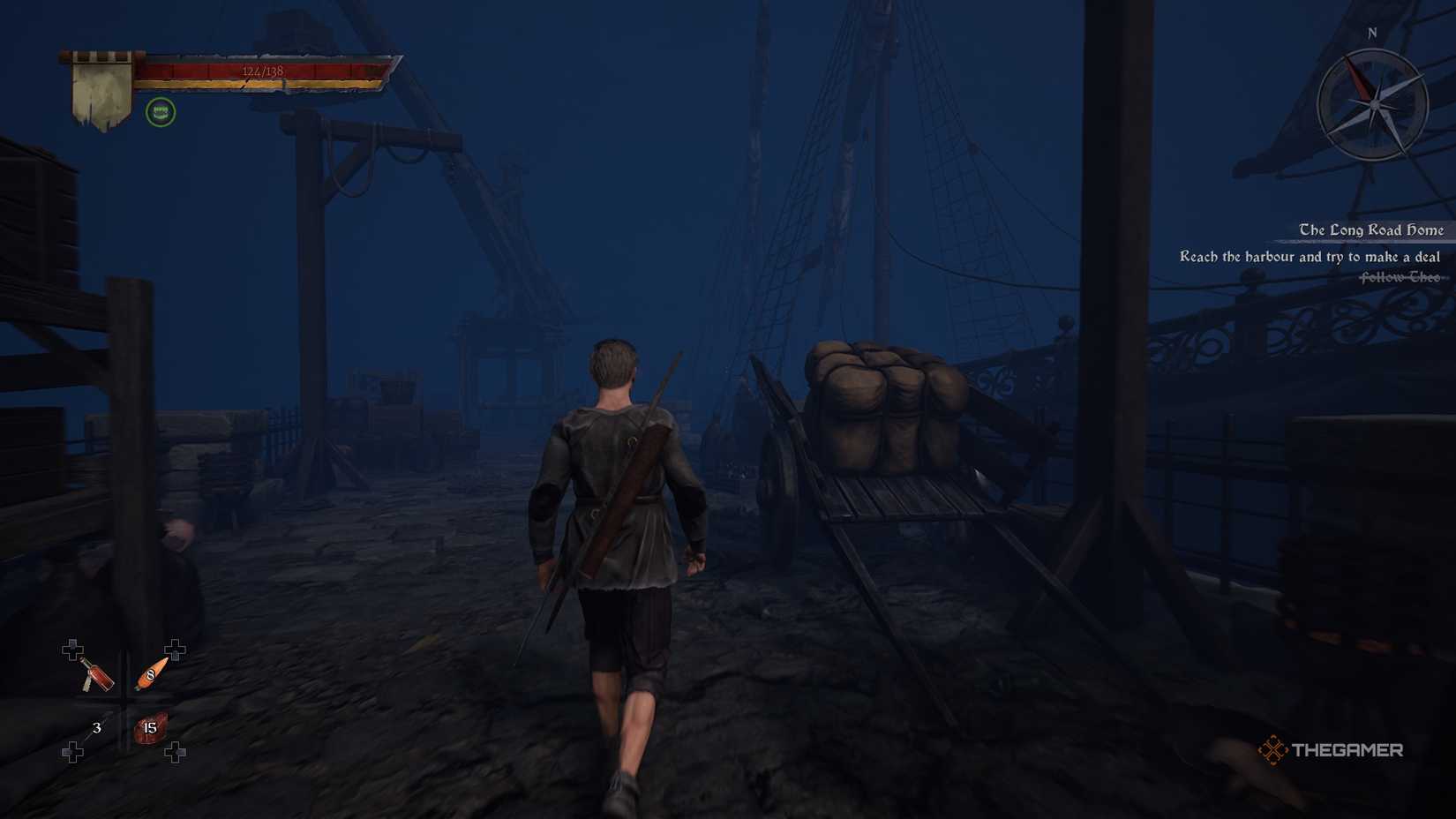Select the wine bottle quickslot item
The height and width of the screenshot is (819, 1456).
pyautogui.click(x=97, y=676)
